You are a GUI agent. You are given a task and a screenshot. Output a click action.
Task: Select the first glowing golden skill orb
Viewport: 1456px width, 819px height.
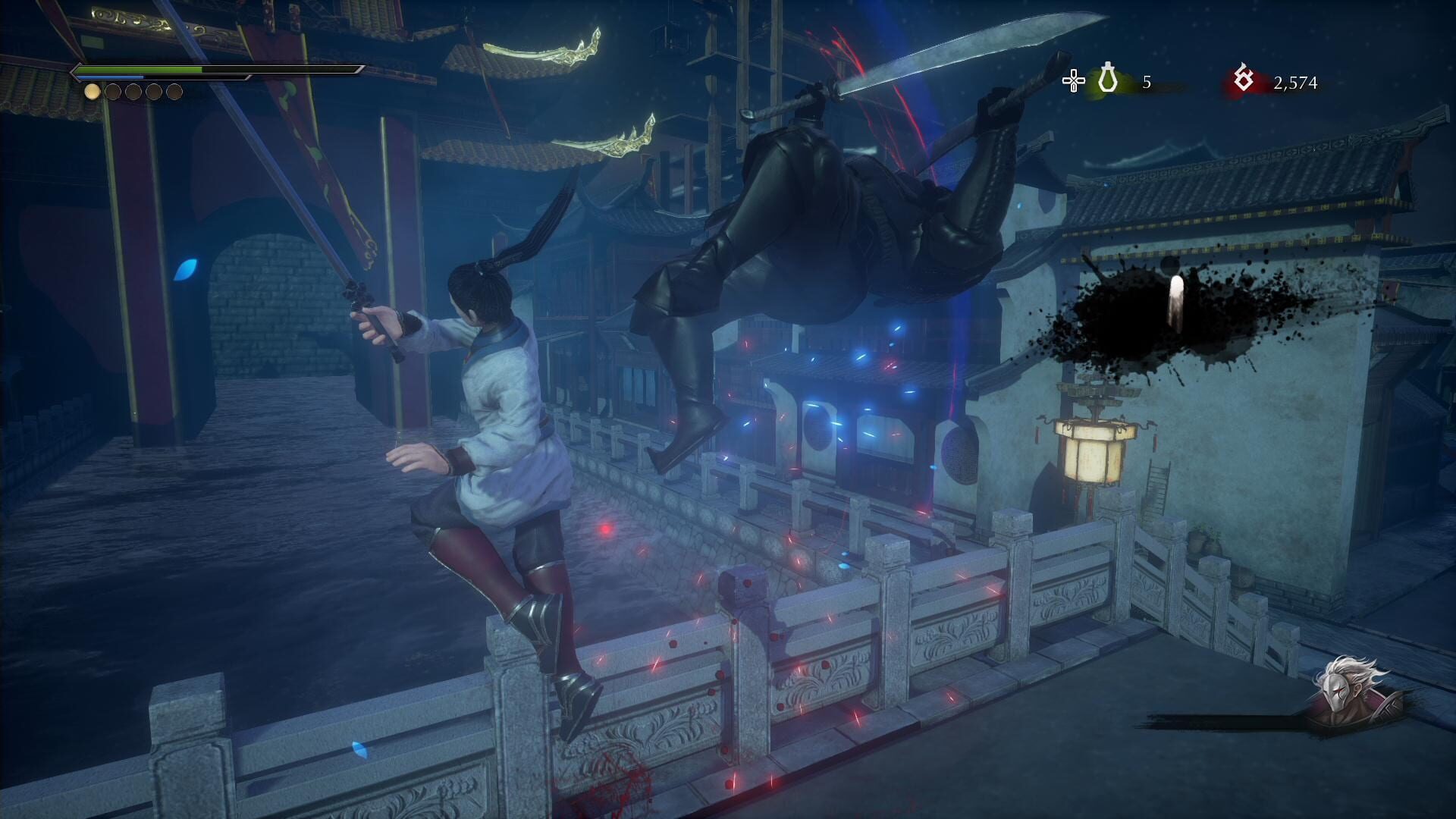tap(93, 93)
